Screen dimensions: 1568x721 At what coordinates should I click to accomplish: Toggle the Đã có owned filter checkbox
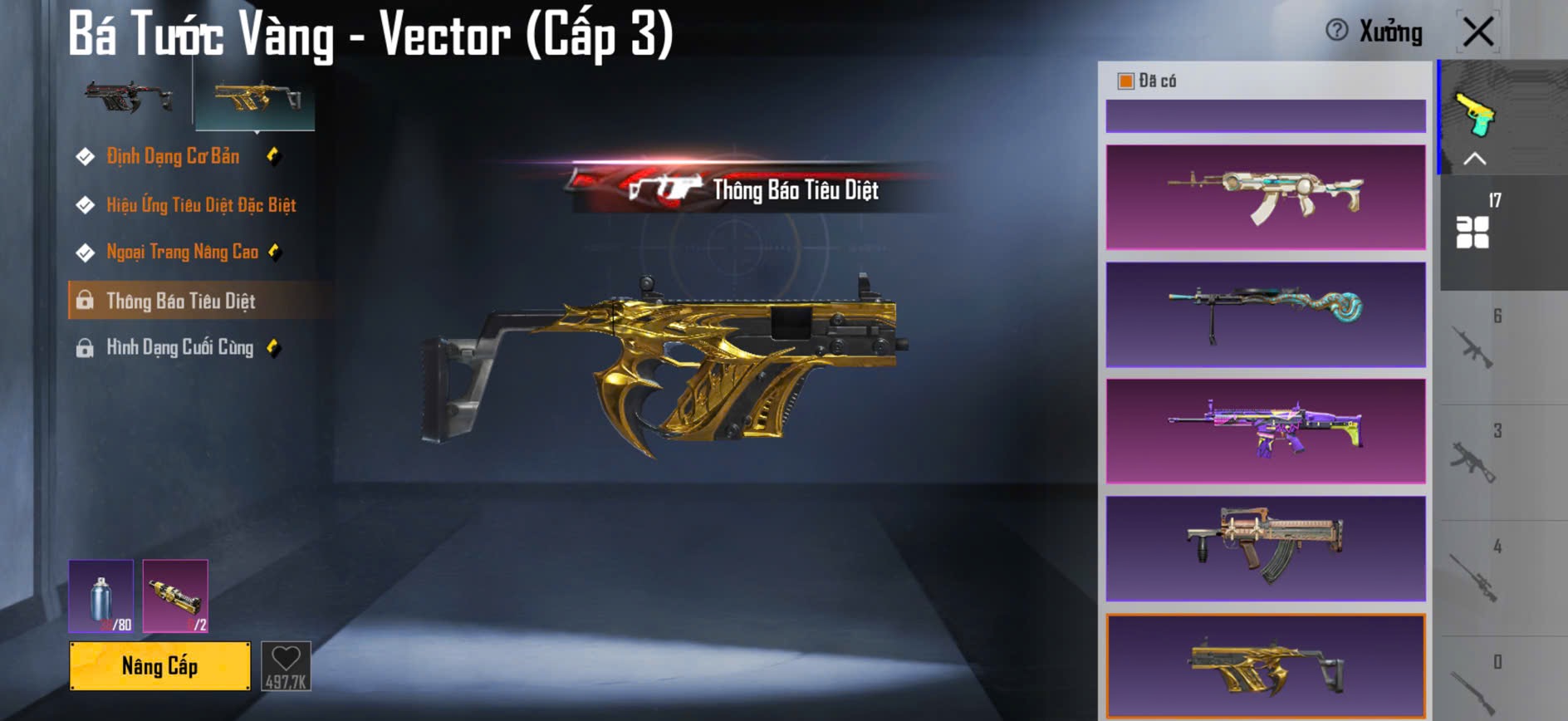point(1126,81)
